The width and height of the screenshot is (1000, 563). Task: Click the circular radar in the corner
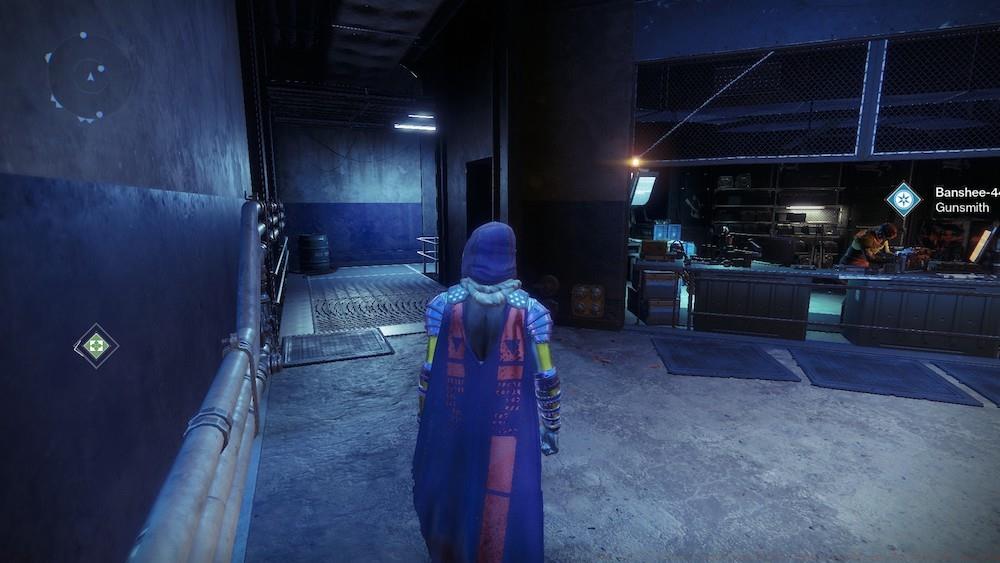[90, 76]
